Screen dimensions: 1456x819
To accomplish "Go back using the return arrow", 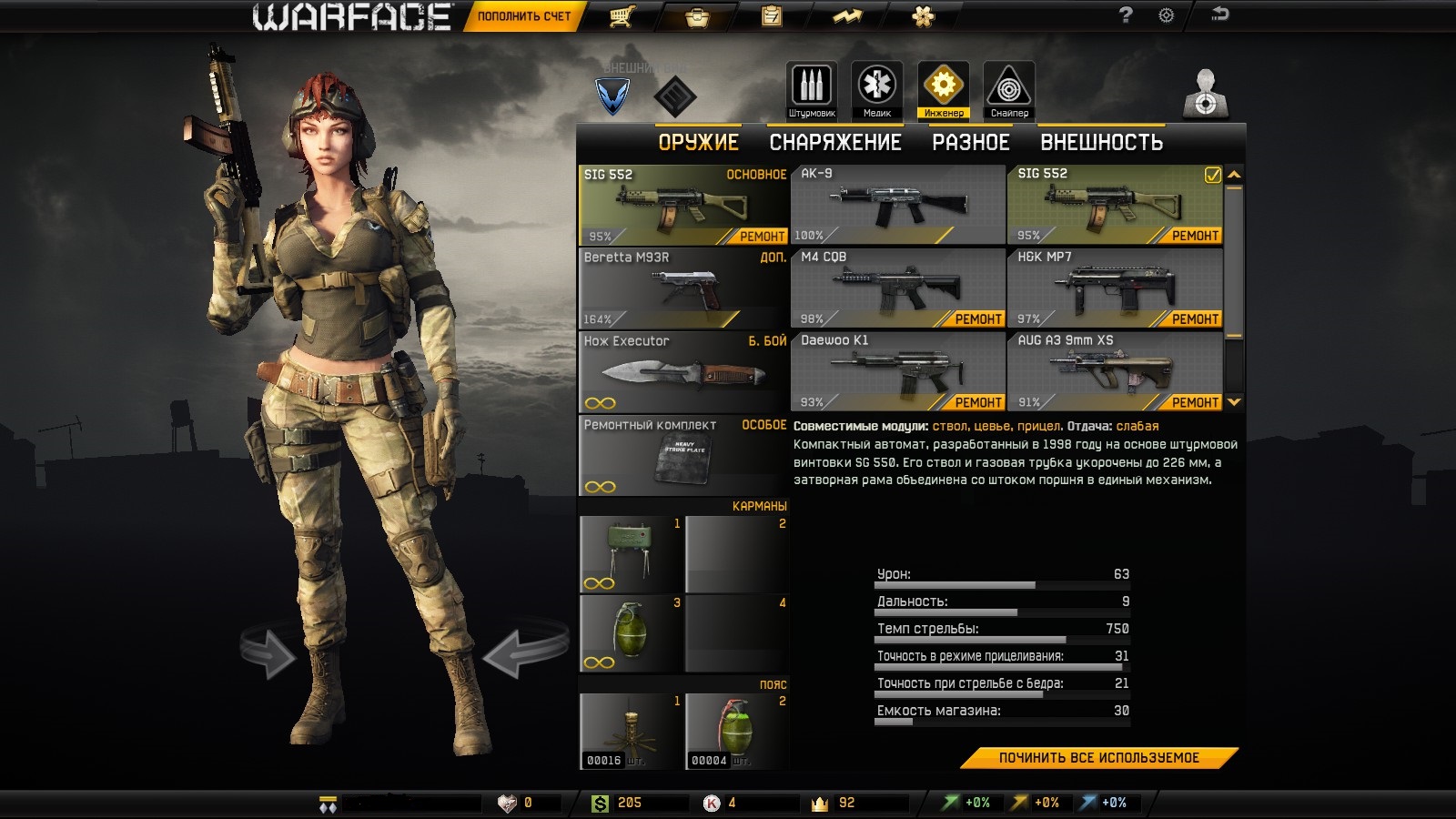I will coord(1219,14).
